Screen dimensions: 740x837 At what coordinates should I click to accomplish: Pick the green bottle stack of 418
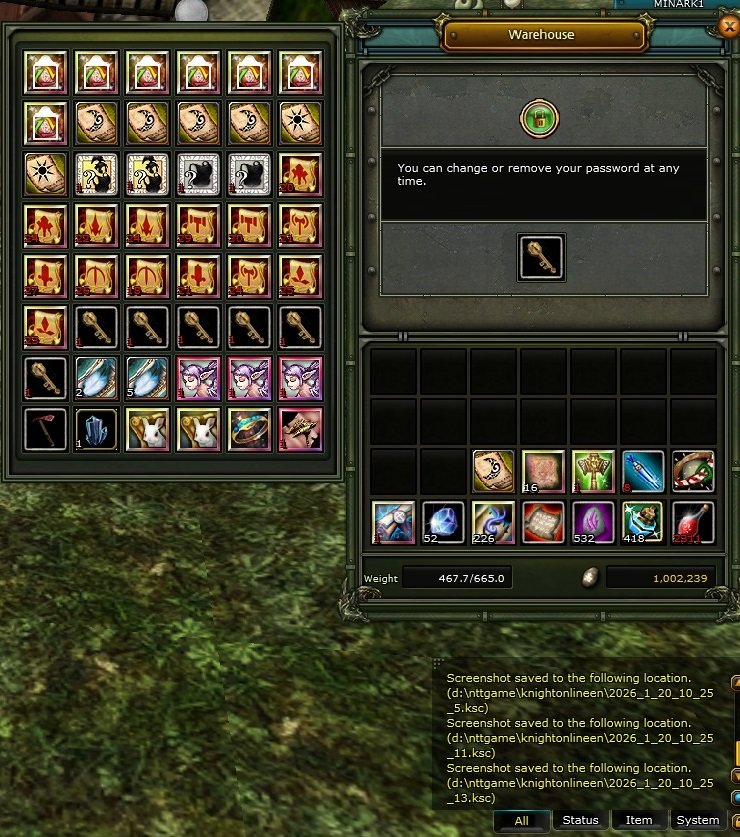click(x=643, y=522)
